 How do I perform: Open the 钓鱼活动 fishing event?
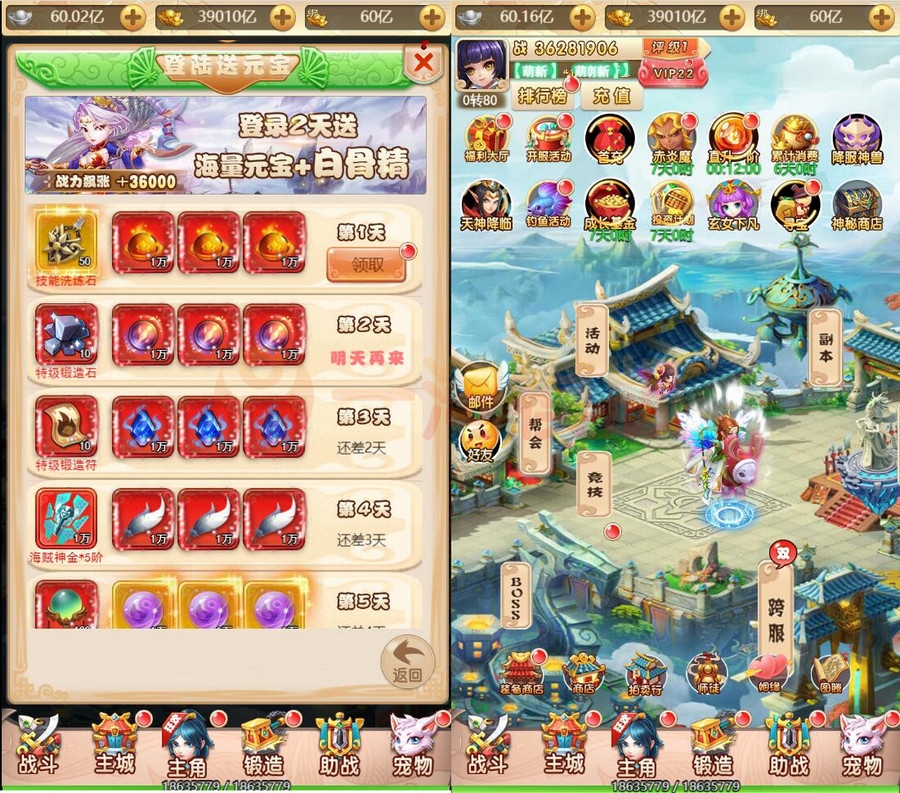click(x=549, y=205)
